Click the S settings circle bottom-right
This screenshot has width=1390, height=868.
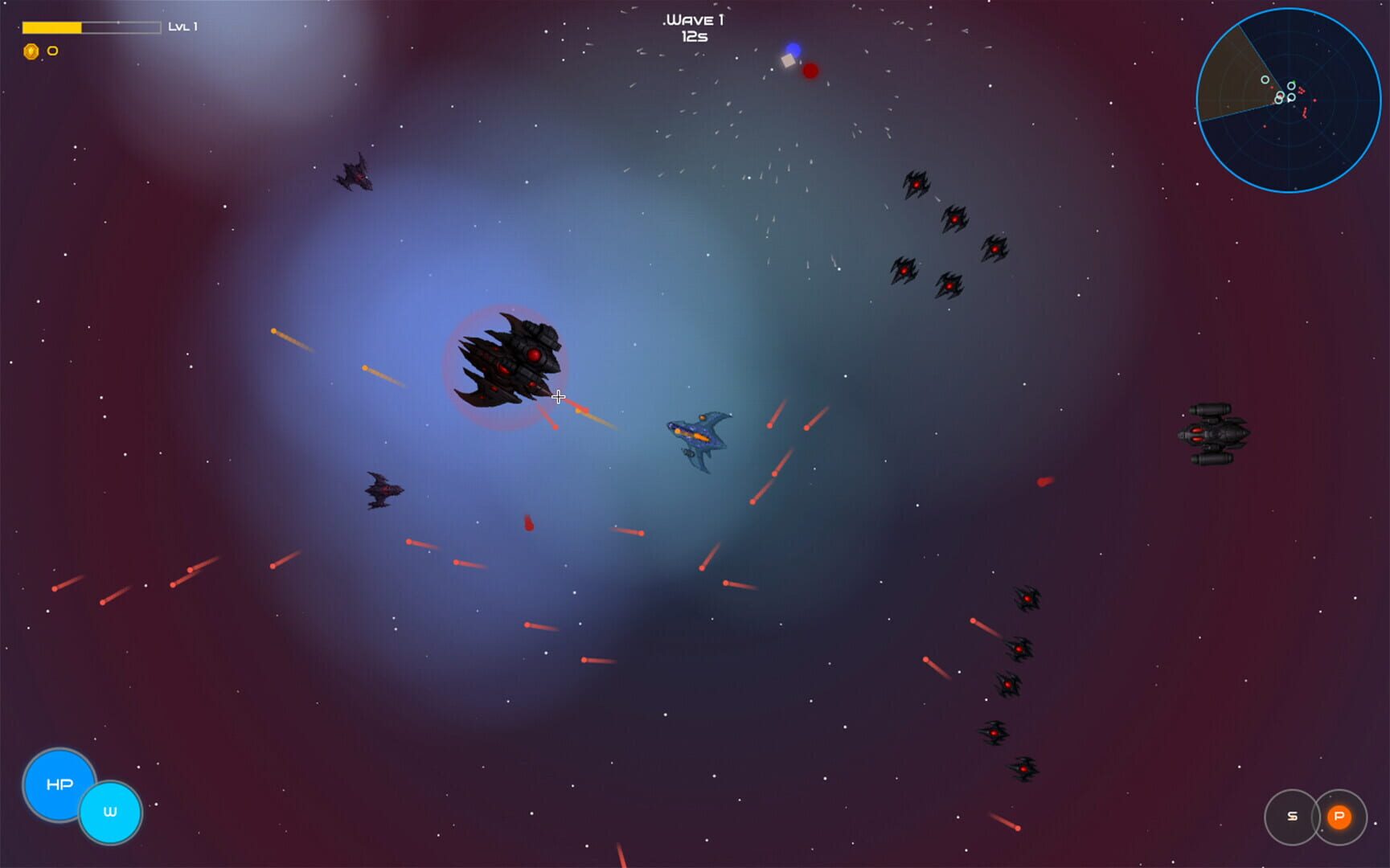[1293, 815]
